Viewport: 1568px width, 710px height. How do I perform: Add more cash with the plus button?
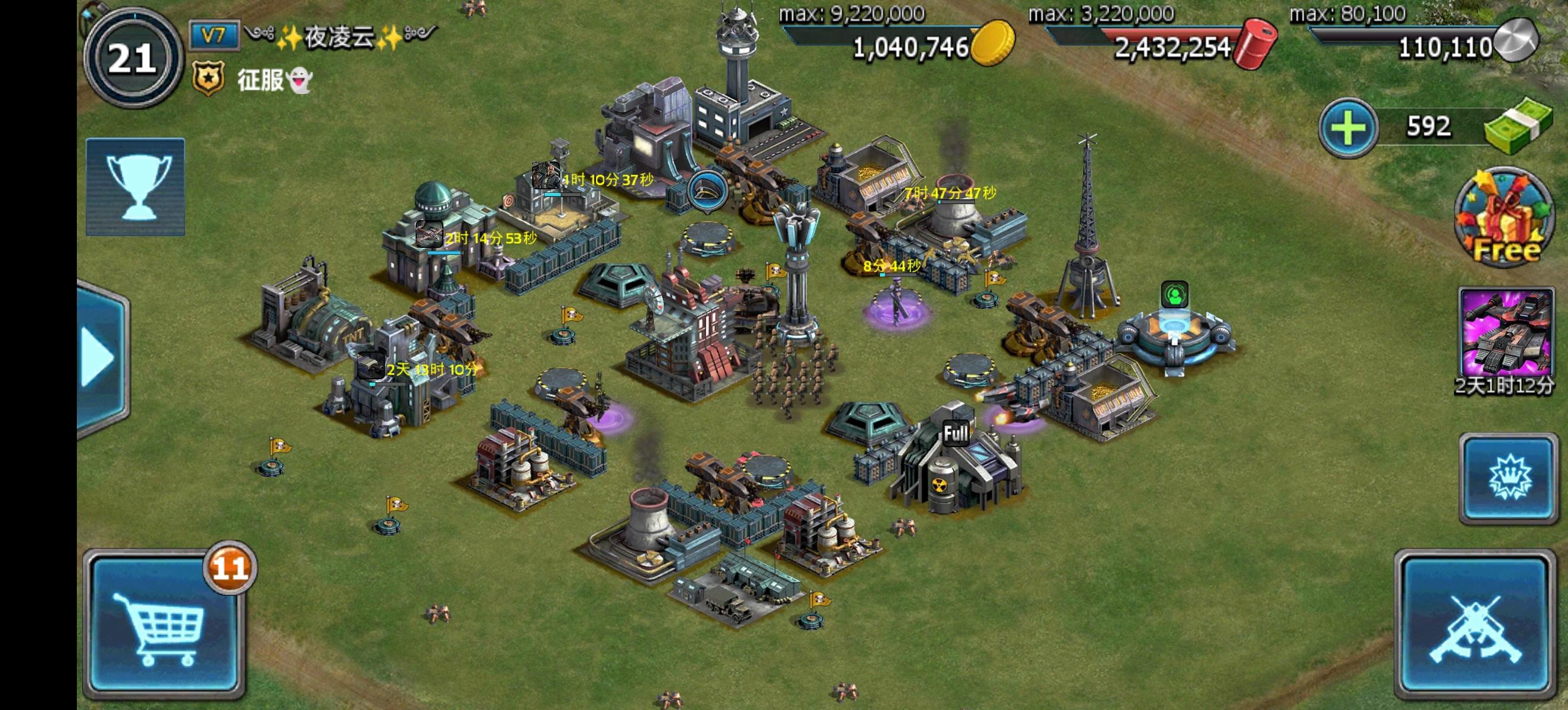[1347, 128]
